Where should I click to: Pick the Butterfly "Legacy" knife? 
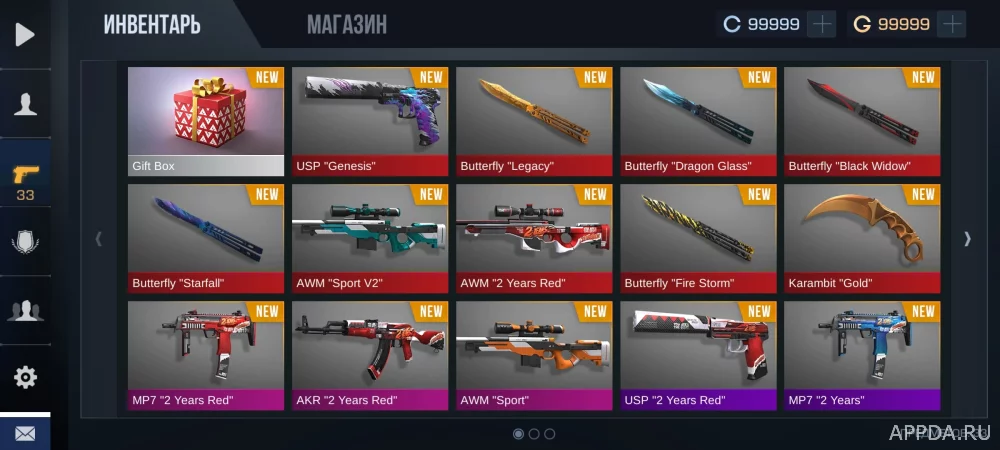click(x=533, y=121)
